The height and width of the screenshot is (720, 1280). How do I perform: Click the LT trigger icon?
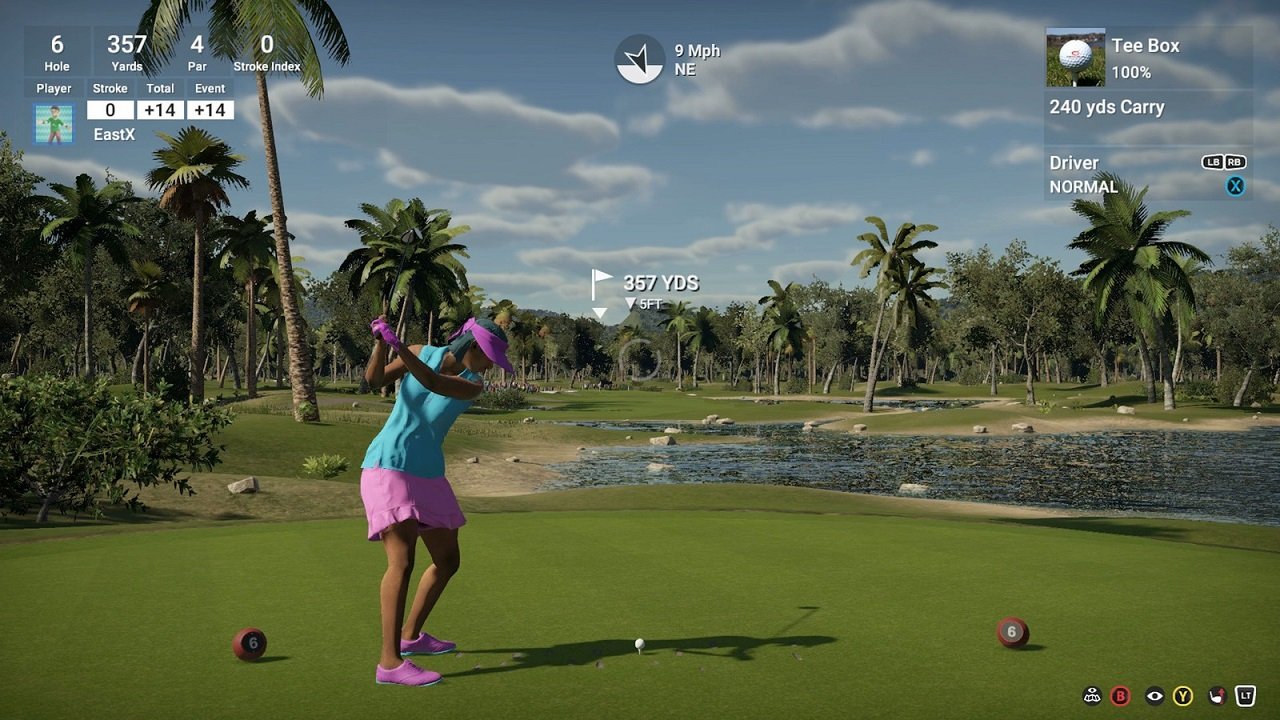[1247, 695]
